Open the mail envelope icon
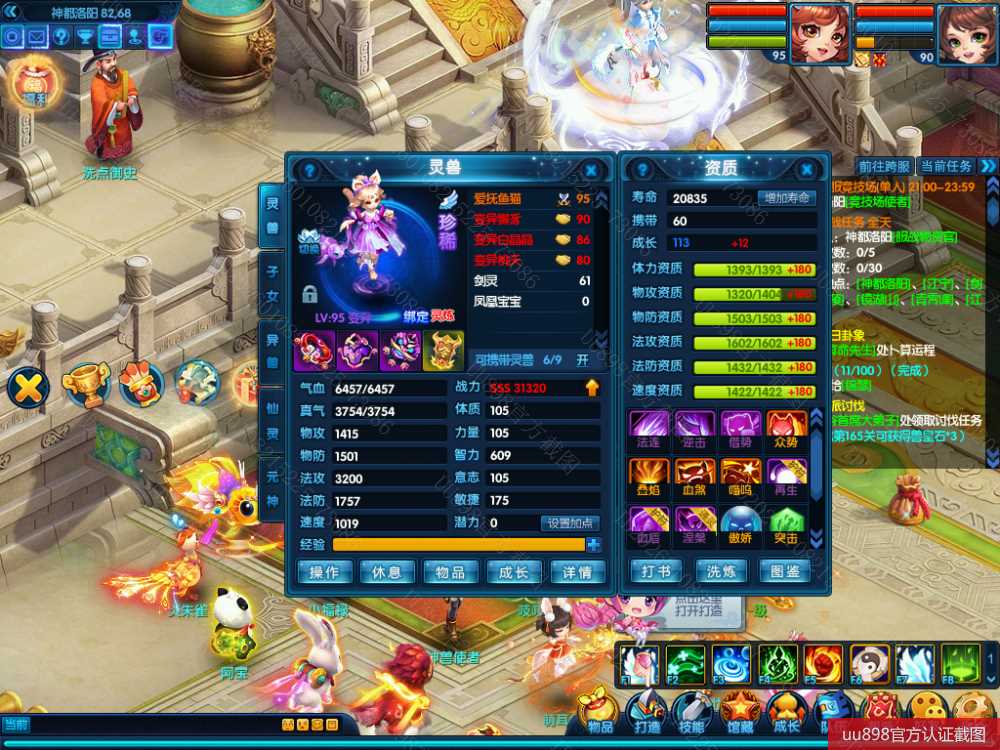Viewport: 1000px width, 750px height. 37,37
